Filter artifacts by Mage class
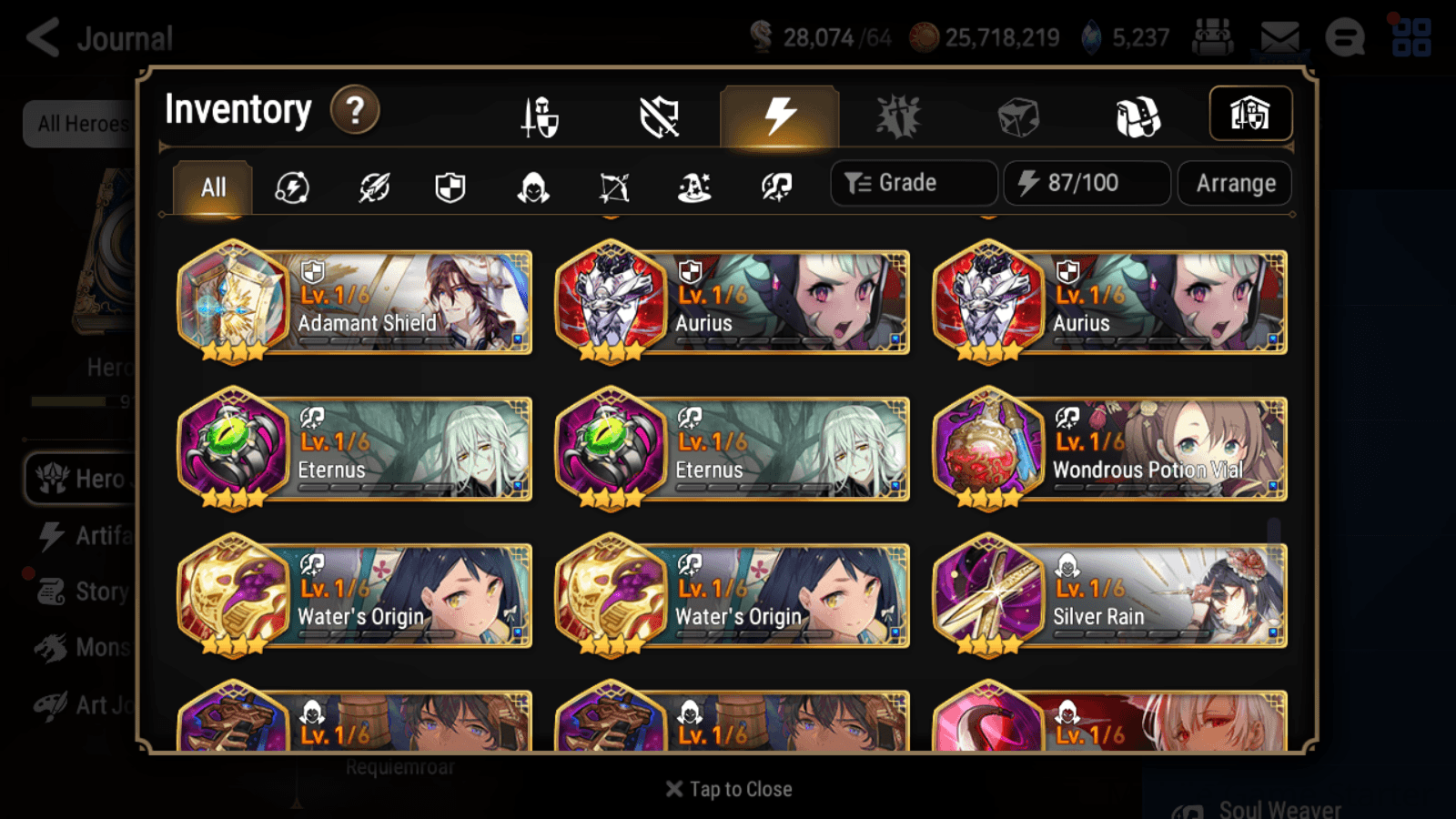 coord(694,188)
